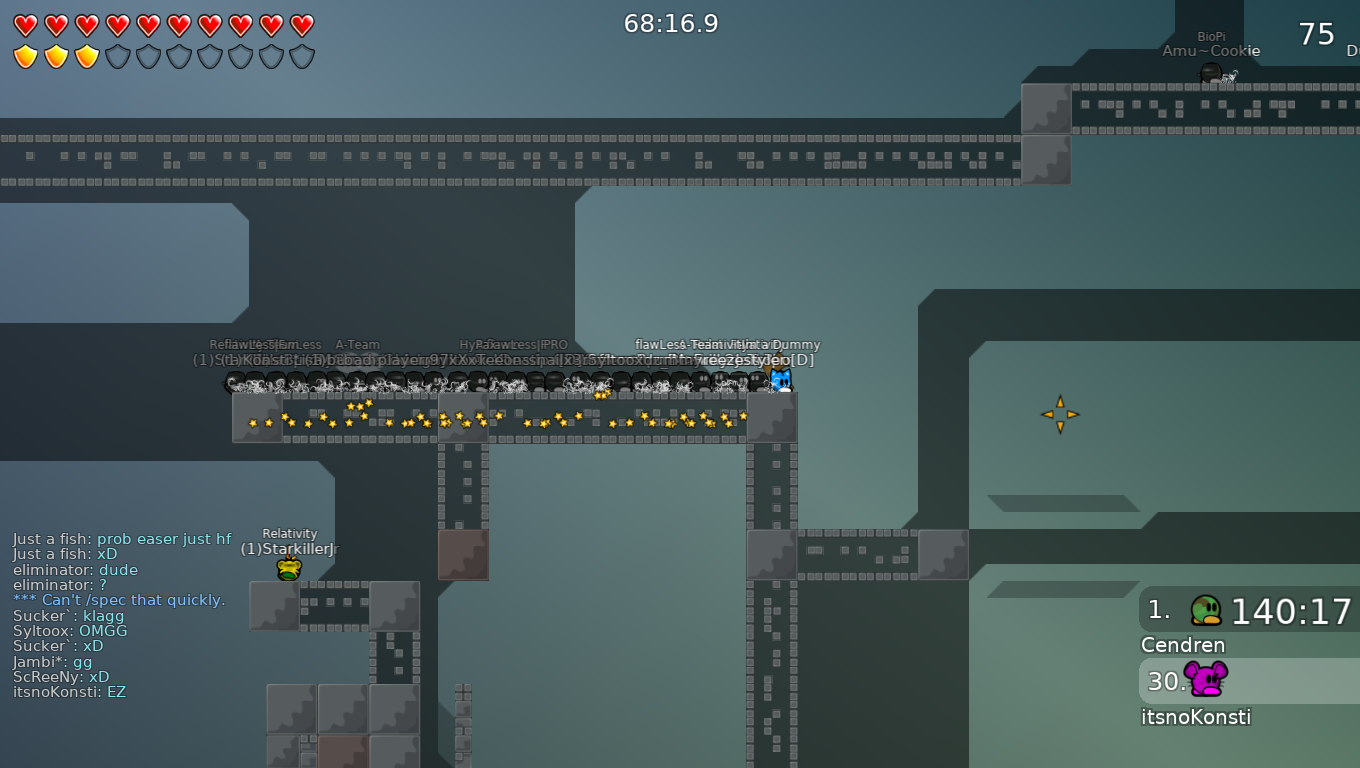Click the last red heart in the health row
1360x768 pixels.
[x=300, y=23]
